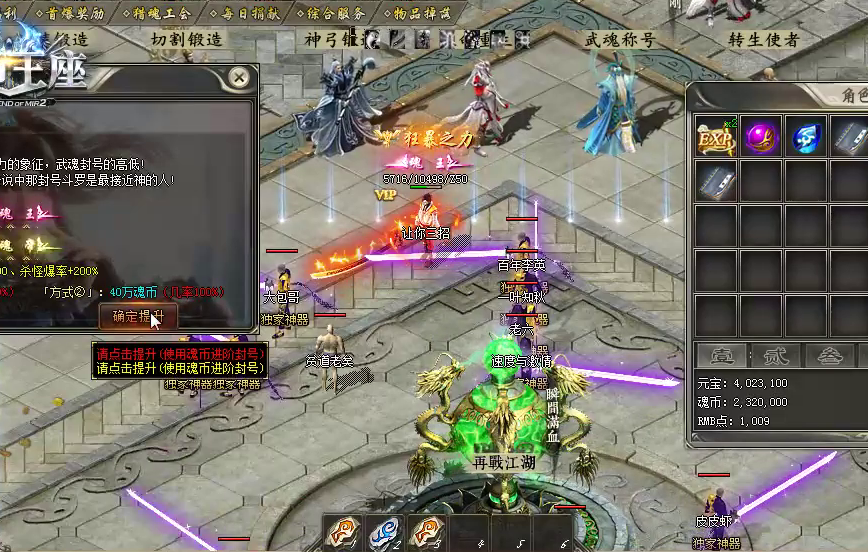Open the 每日捐献 menu
Viewport: 868px width, 552px height.
tap(245, 12)
